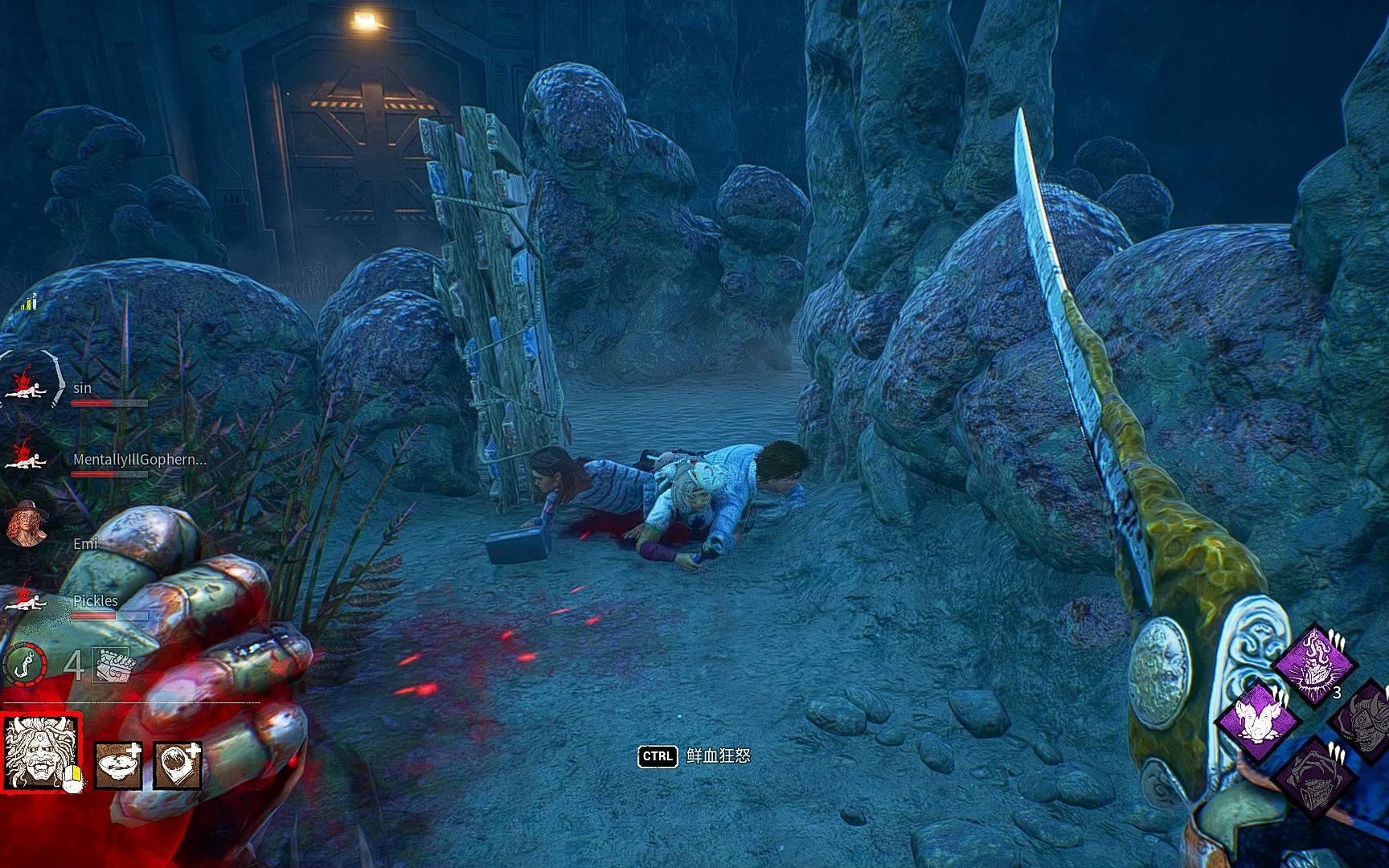Image resolution: width=1389 pixels, height=868 pixels.
Task: Select survivor Emi's portrait
Action: point(26,525)
